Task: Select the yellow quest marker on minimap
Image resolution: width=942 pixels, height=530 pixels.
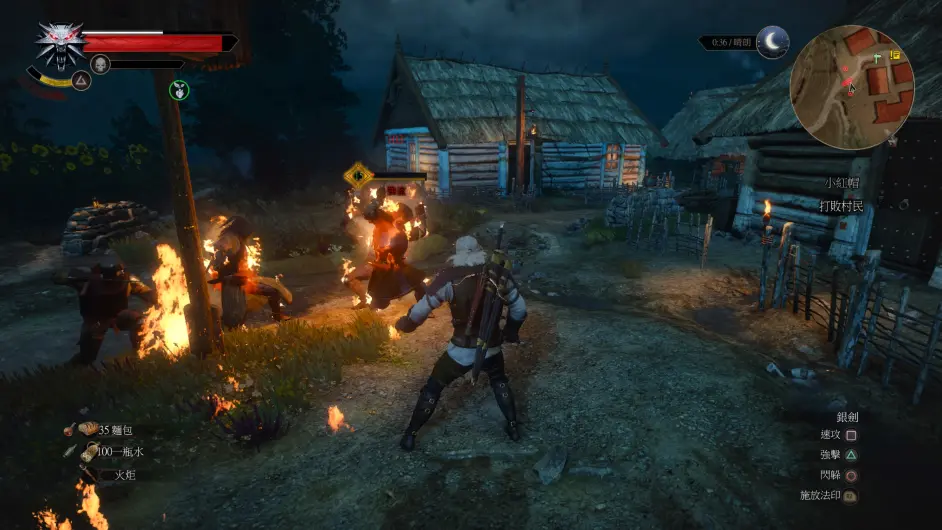Action: click(x=894, y=56)
